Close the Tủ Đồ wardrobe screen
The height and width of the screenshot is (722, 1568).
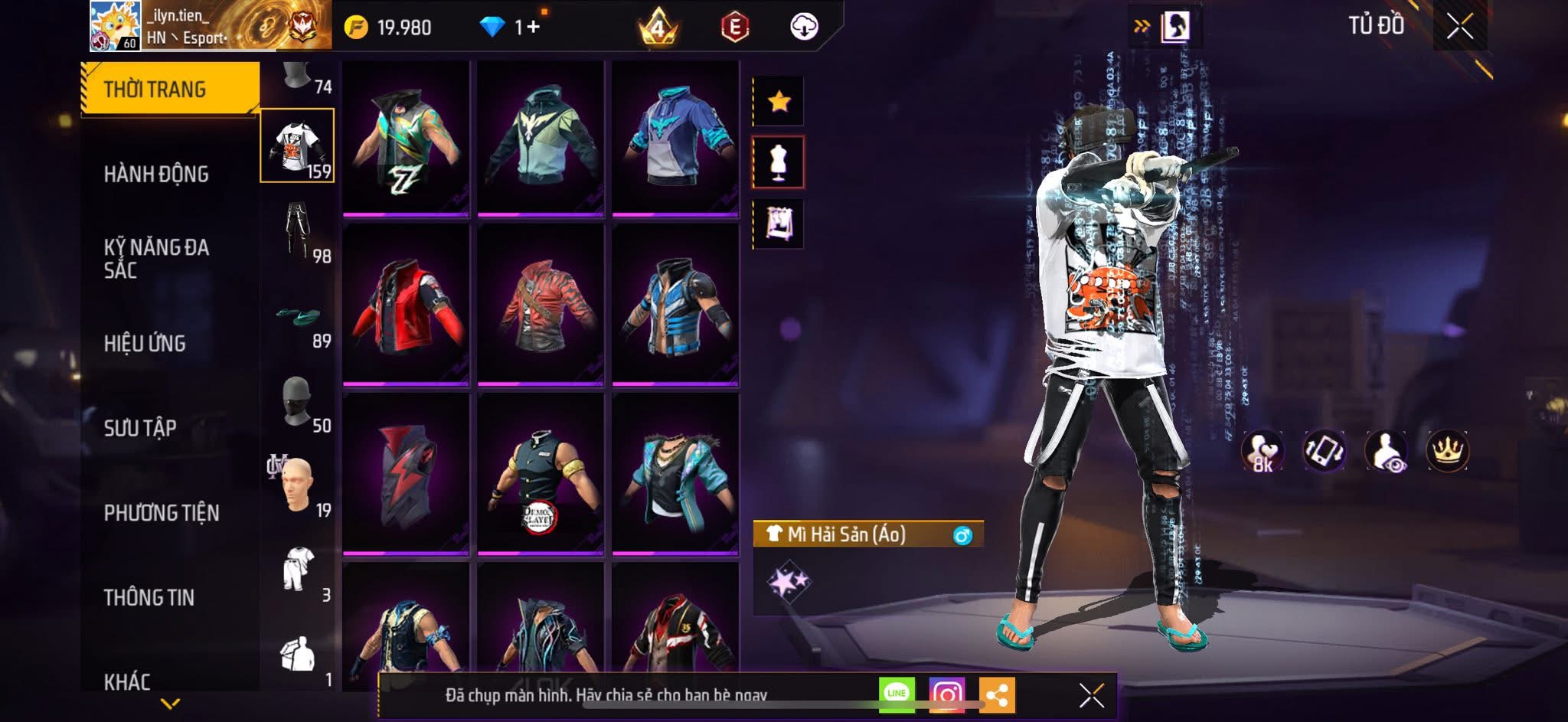1459,27
